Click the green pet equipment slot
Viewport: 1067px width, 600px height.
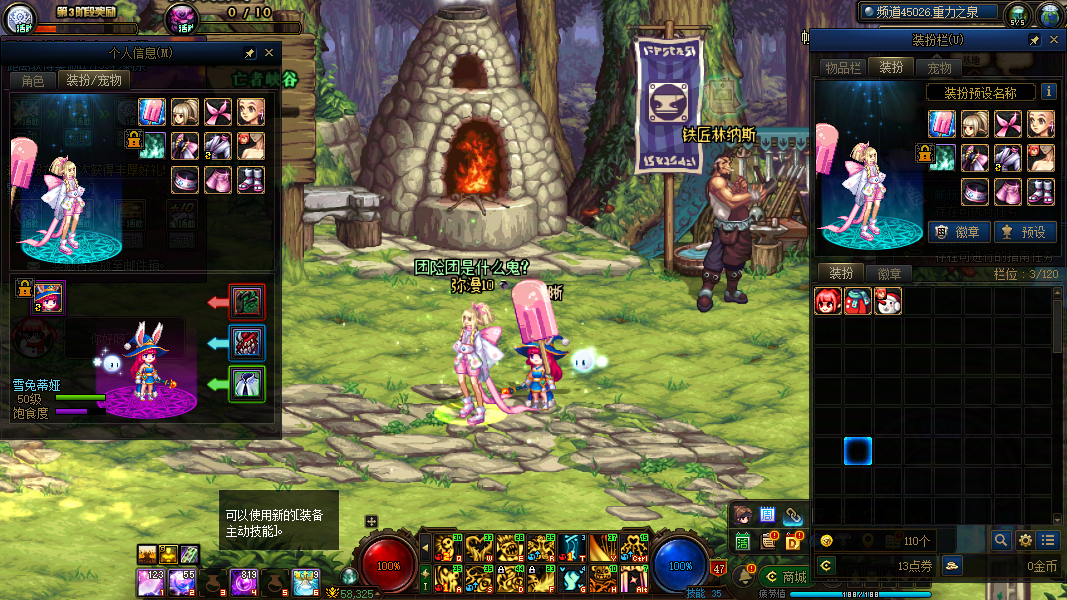click(x=247, y=384)
